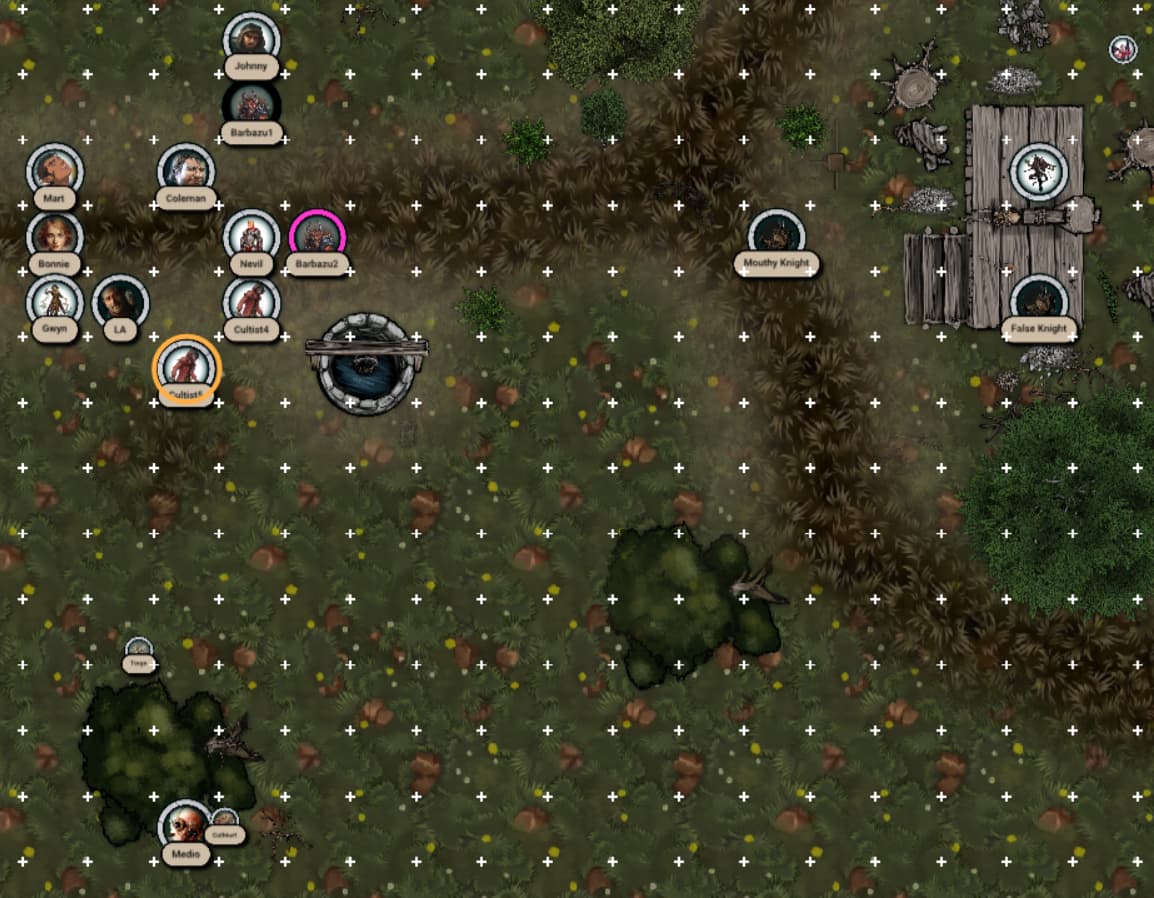
Task: Select the pink-ringed Barbazu2 token
Action: 317,236
